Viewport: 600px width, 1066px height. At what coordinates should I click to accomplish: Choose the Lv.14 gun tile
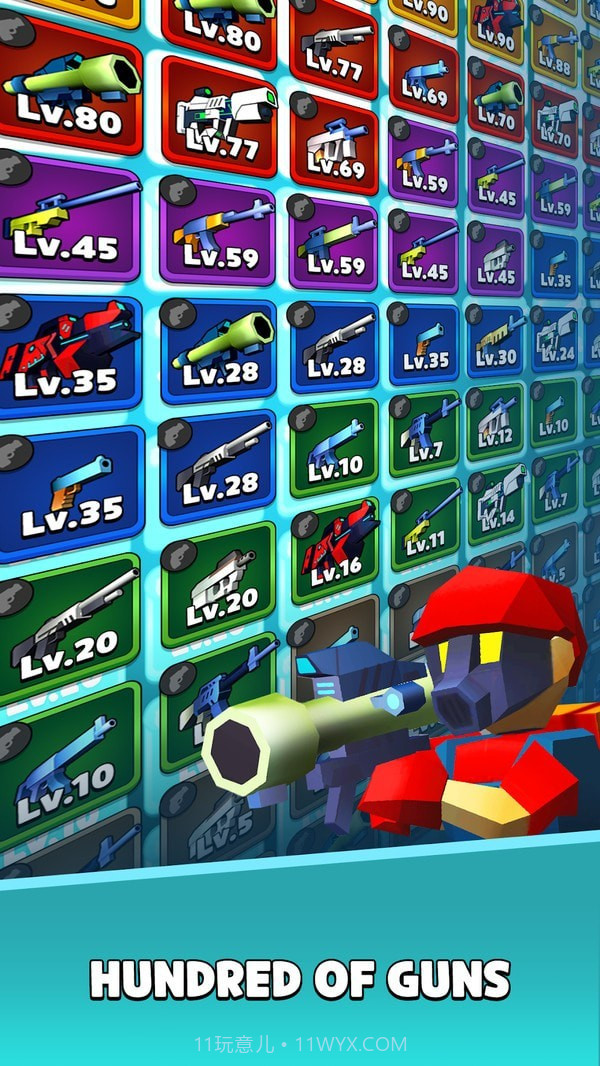(497, 500)
